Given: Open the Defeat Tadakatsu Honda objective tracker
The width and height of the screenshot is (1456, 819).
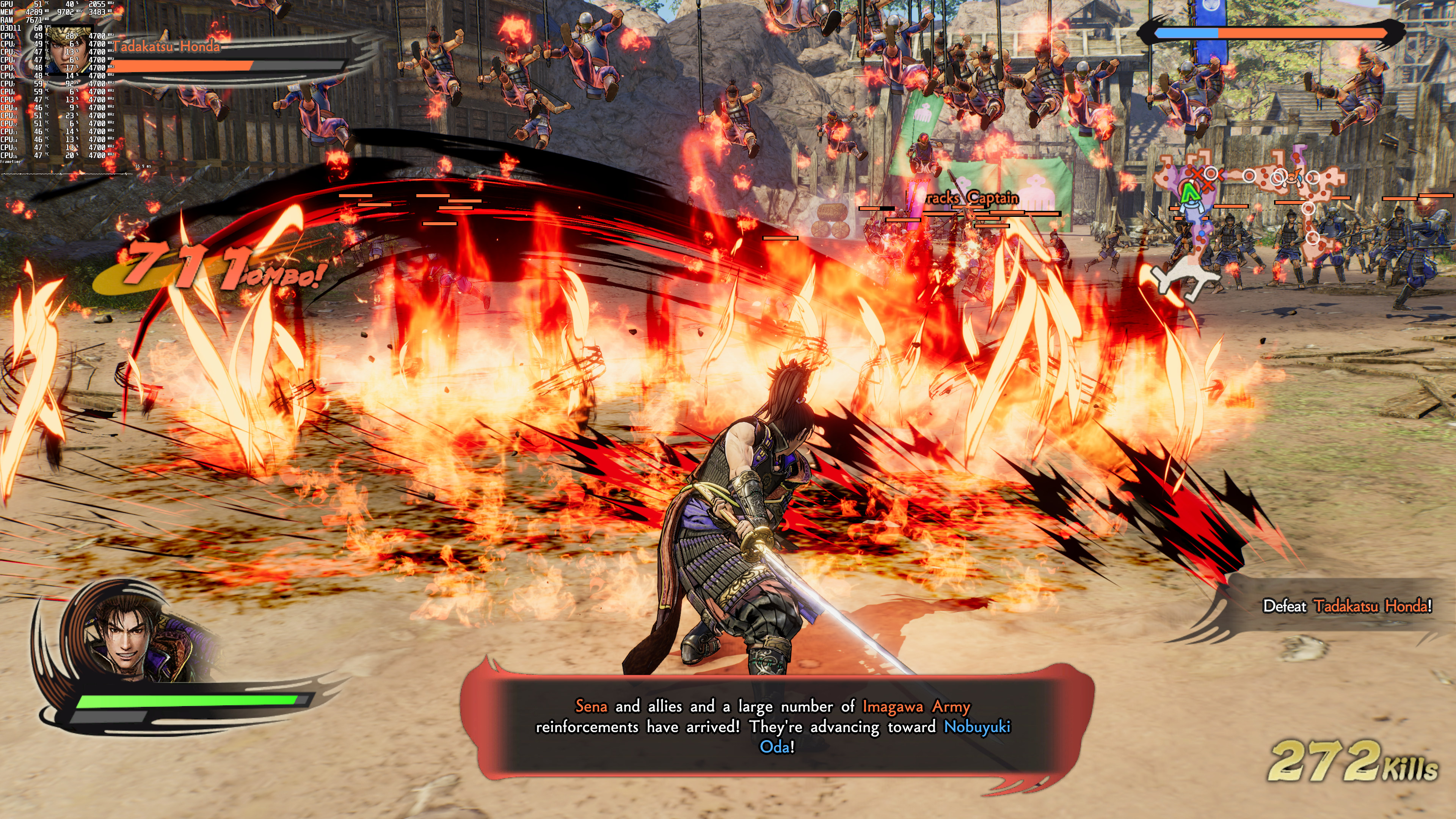Looking at the screenshot, I should (x=1347, y=607).
